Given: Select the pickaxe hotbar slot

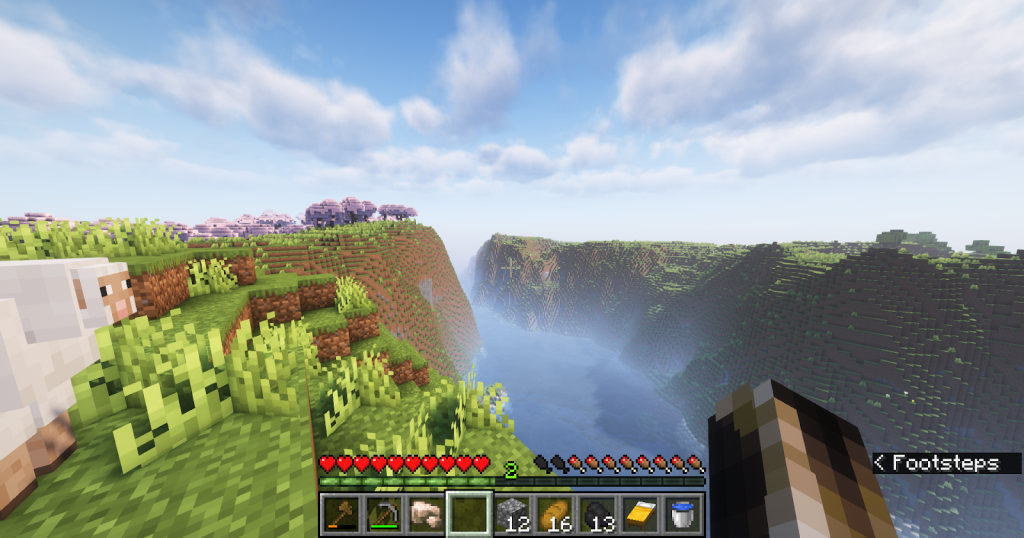Looking at the screenshot, I should point(384,514).
